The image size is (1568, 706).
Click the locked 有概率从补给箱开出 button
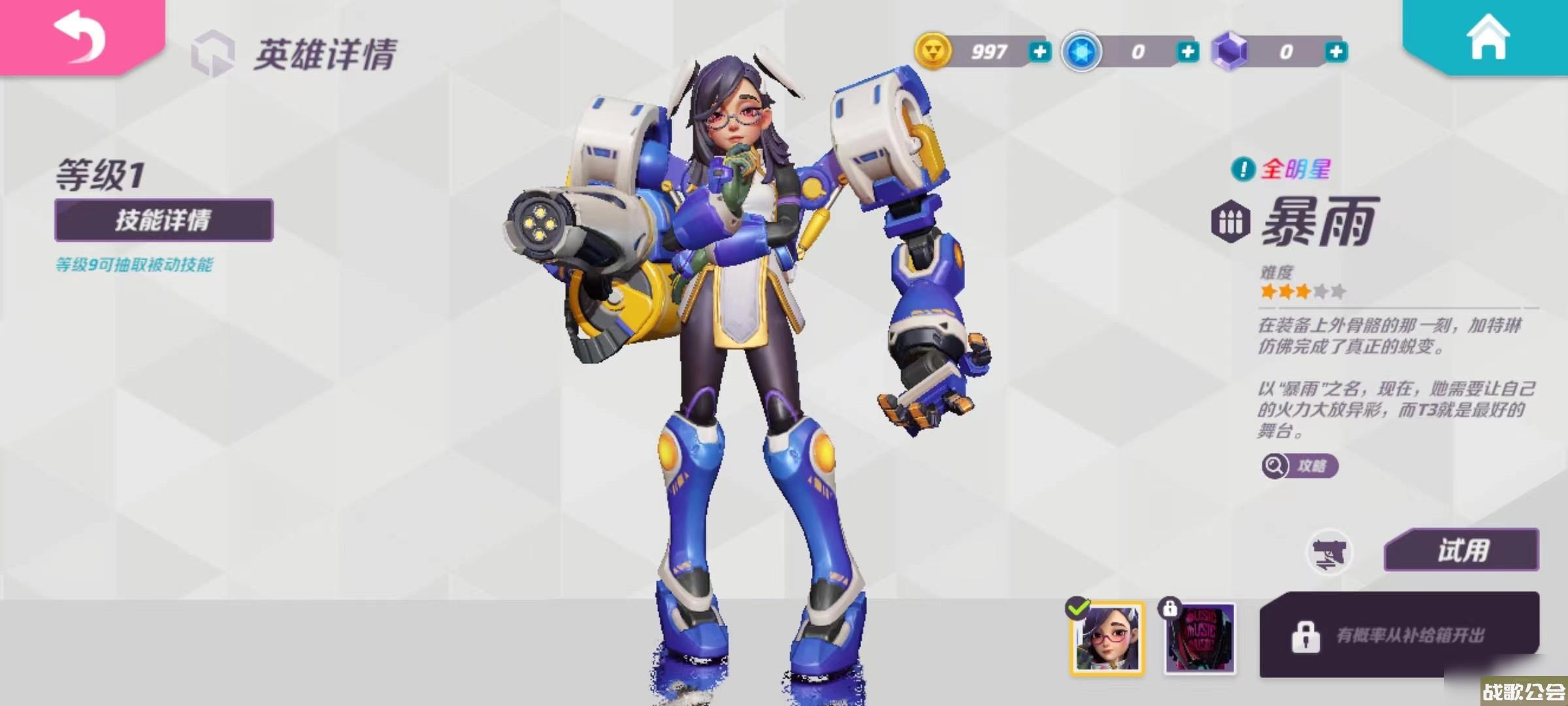coord(1399,635)
